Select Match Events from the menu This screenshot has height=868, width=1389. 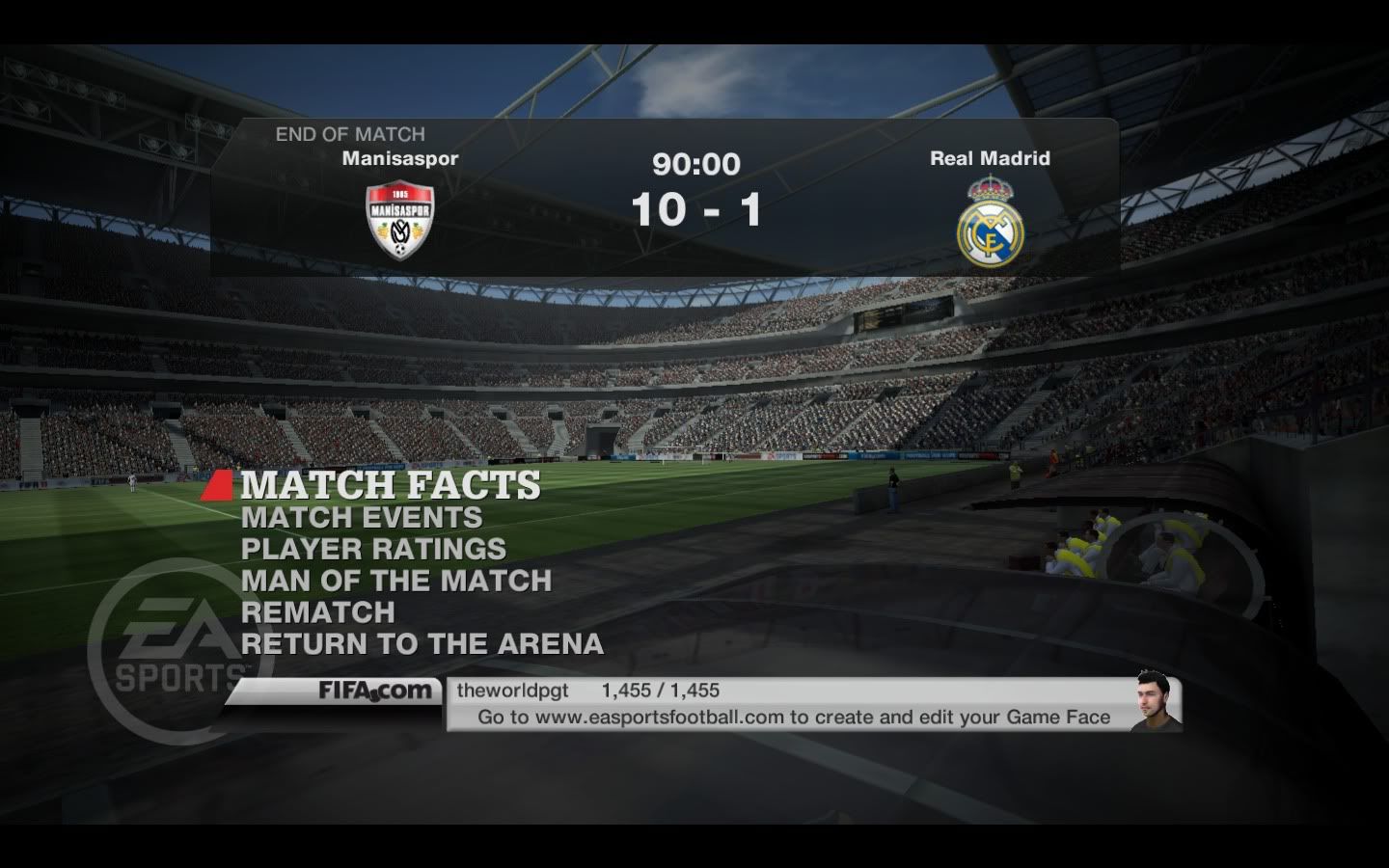click(362, 518)
